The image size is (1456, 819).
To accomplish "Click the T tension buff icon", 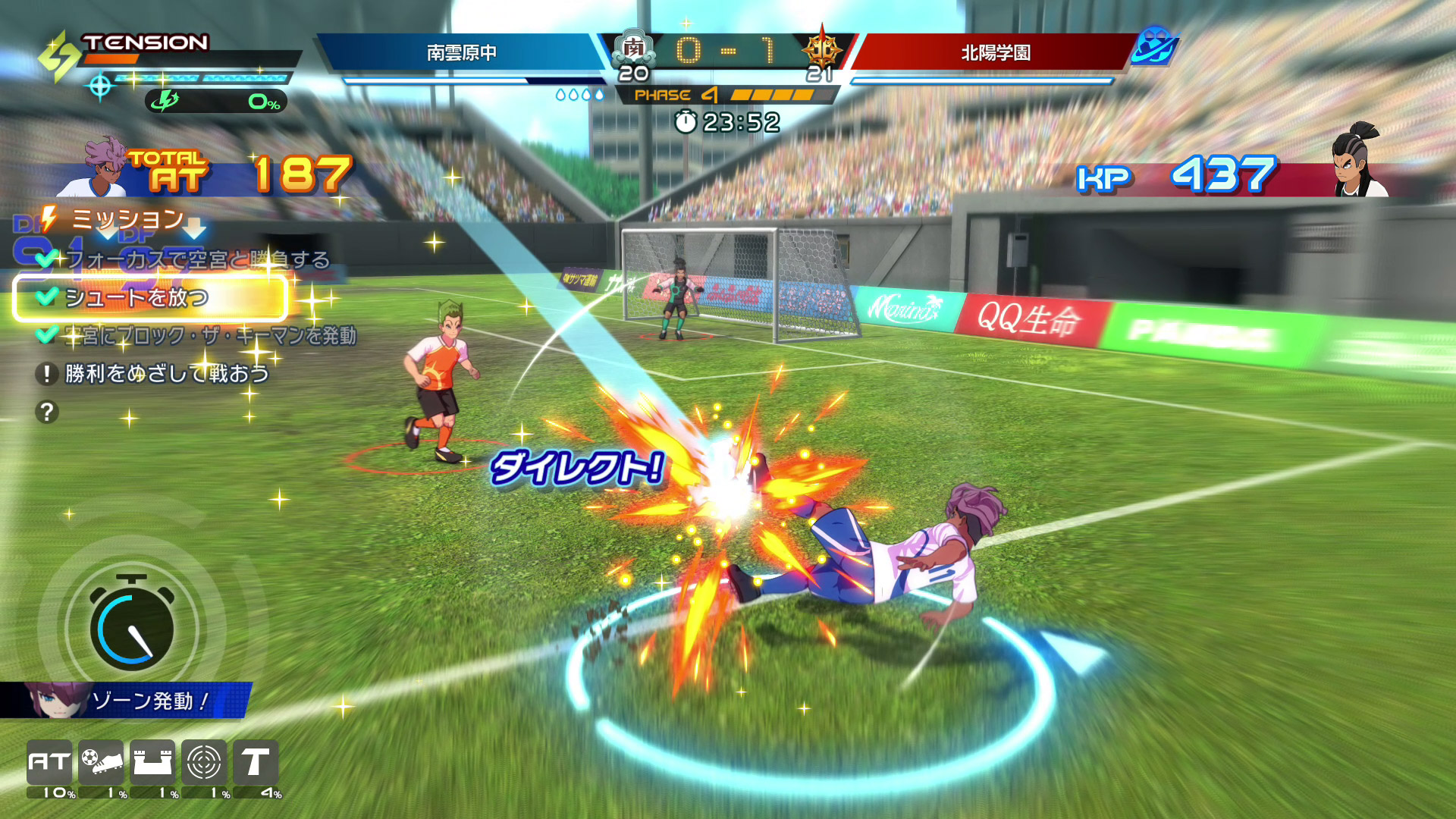I will [256, 762].
